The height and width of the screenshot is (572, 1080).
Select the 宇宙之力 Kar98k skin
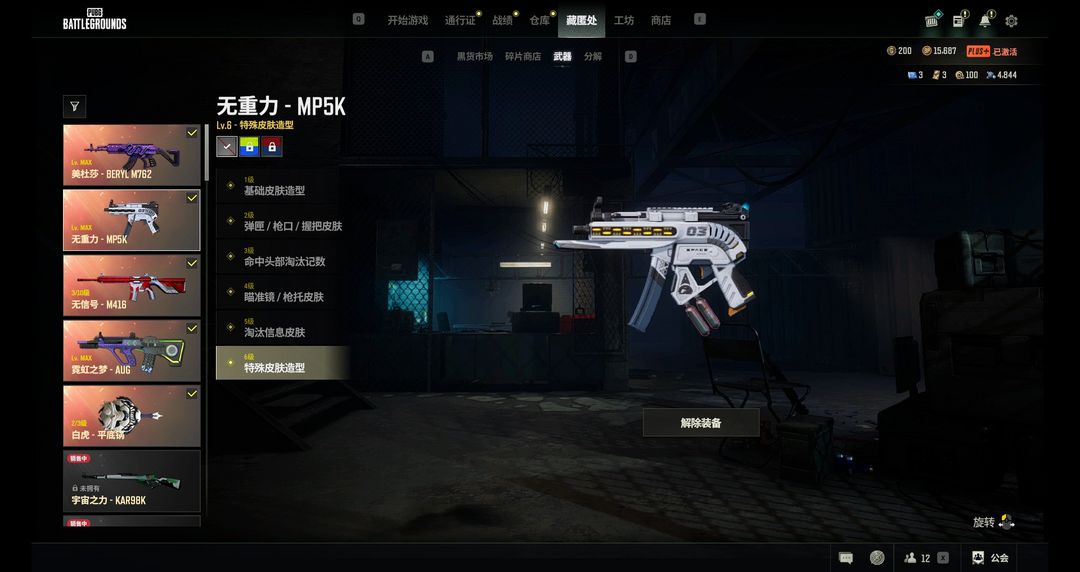pyautogui.click(x=132, y=480)
